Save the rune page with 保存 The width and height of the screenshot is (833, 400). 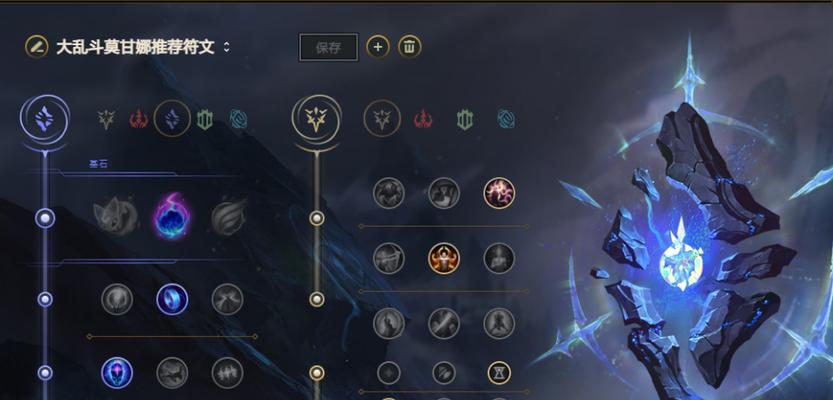328,47
